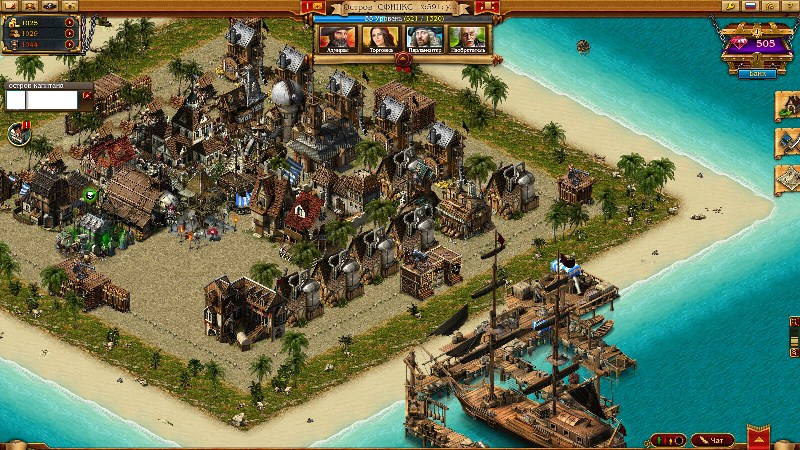The height and width of the screenshot is (450, 800).
Task: Add more rum with the bottom plus button
Action: click(69, 45)
